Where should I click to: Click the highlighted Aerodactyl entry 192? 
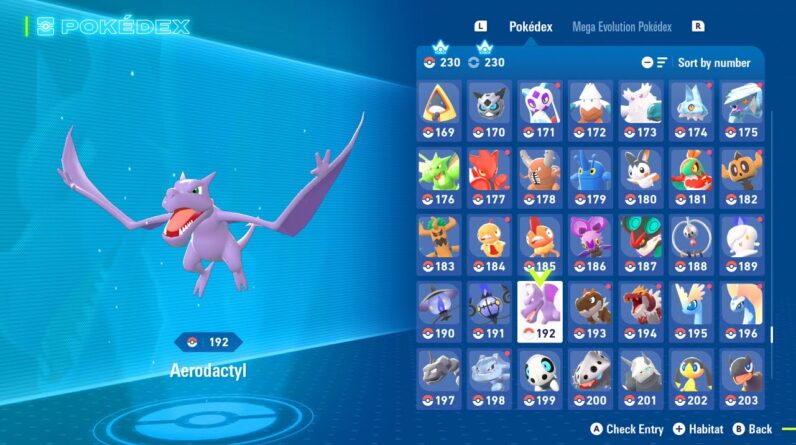point(540,310)
